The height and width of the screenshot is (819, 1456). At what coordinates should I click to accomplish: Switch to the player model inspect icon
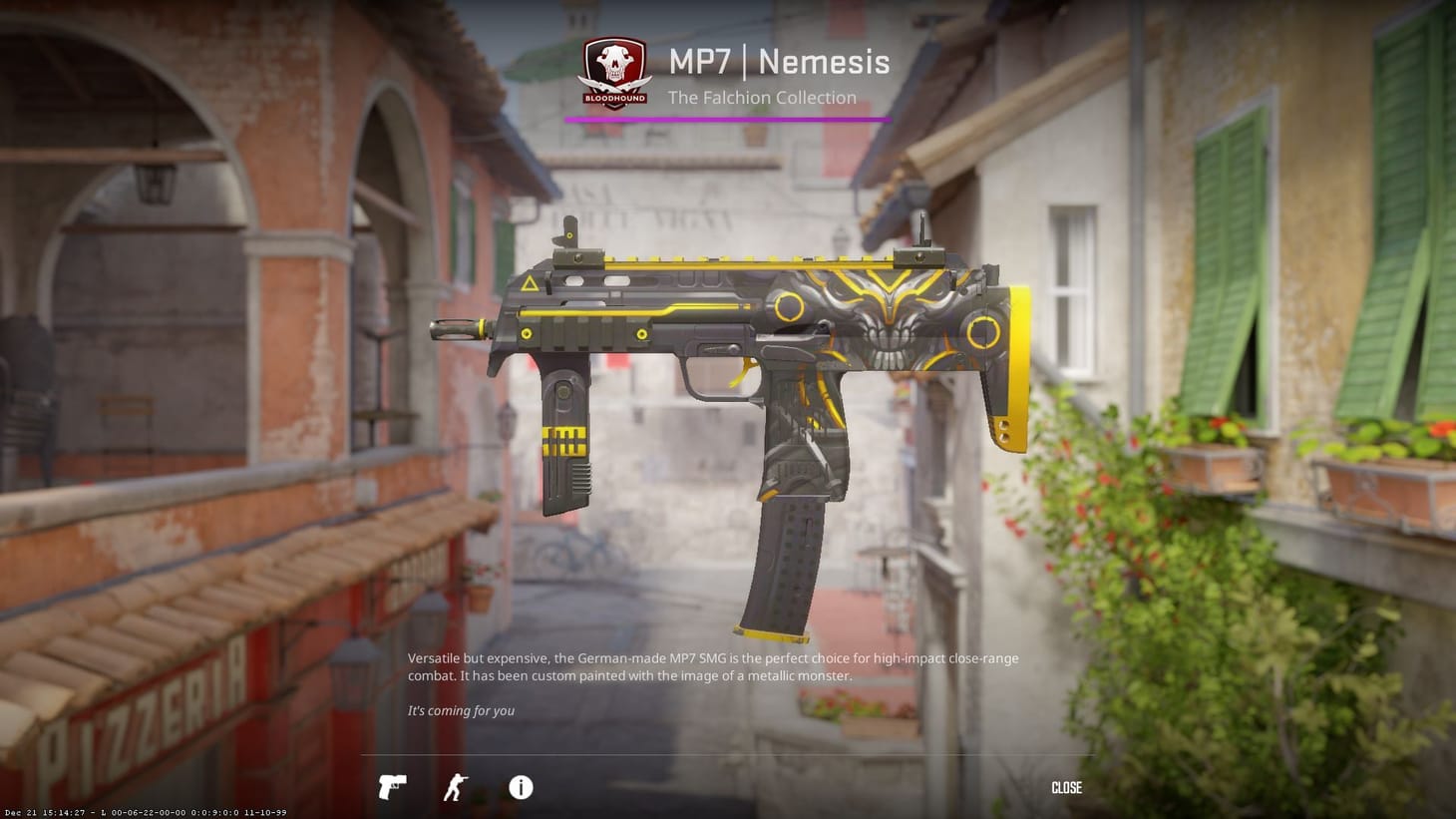[x=455, y=788]
